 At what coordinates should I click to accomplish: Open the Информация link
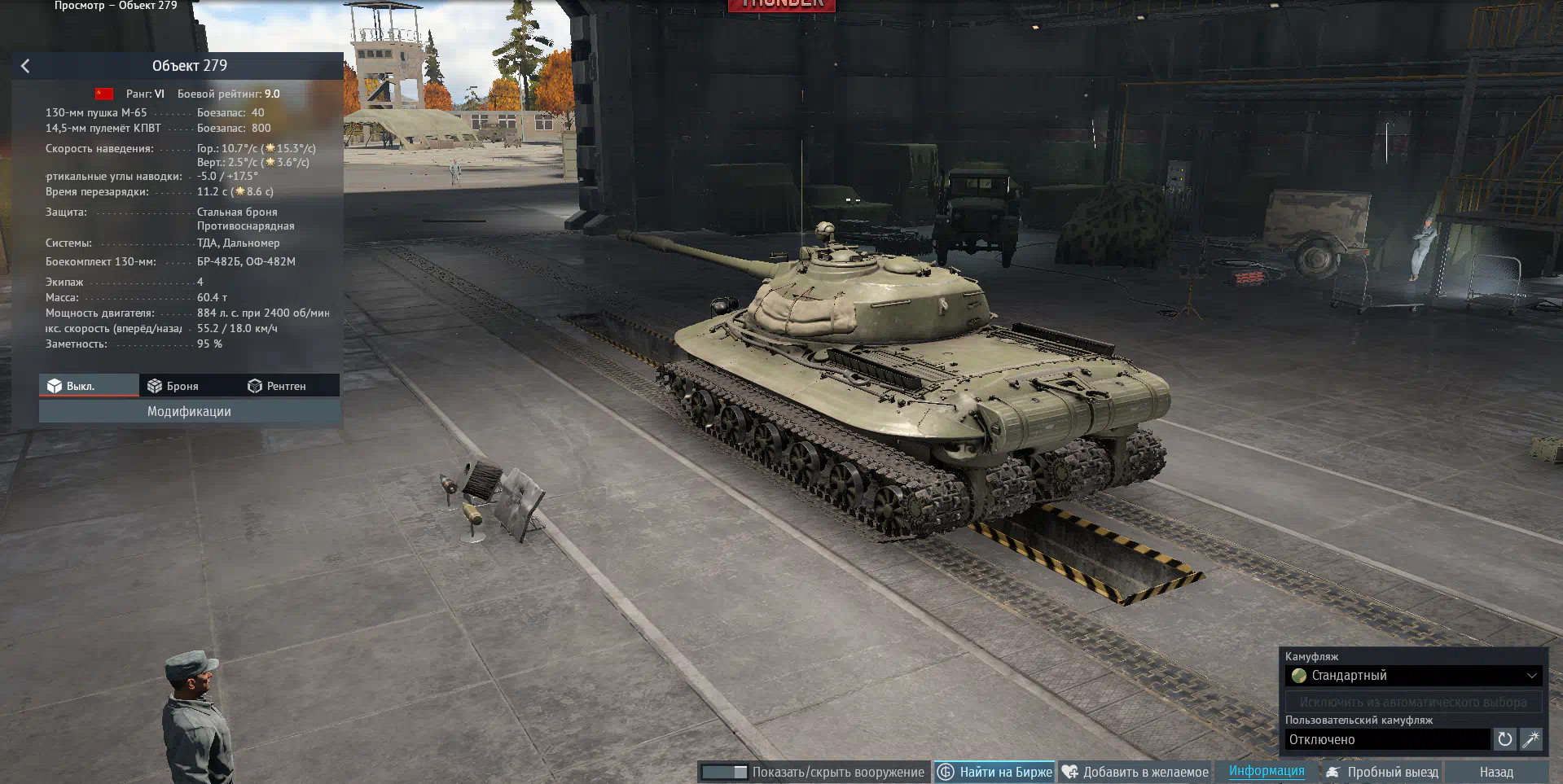click(1266, 771)
